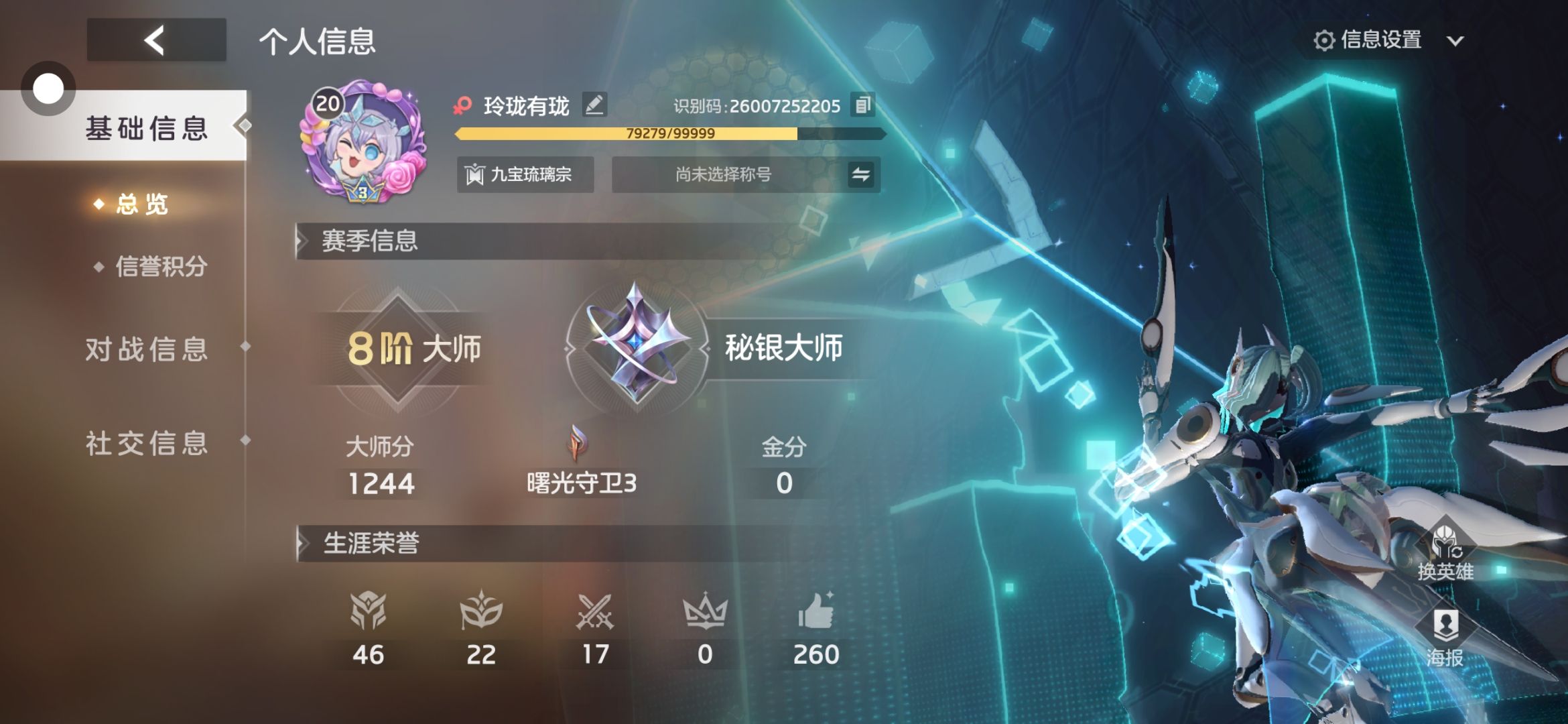Open the 海报 poster button
This screenshot has width=1568, height=724.
(1445, 638)
